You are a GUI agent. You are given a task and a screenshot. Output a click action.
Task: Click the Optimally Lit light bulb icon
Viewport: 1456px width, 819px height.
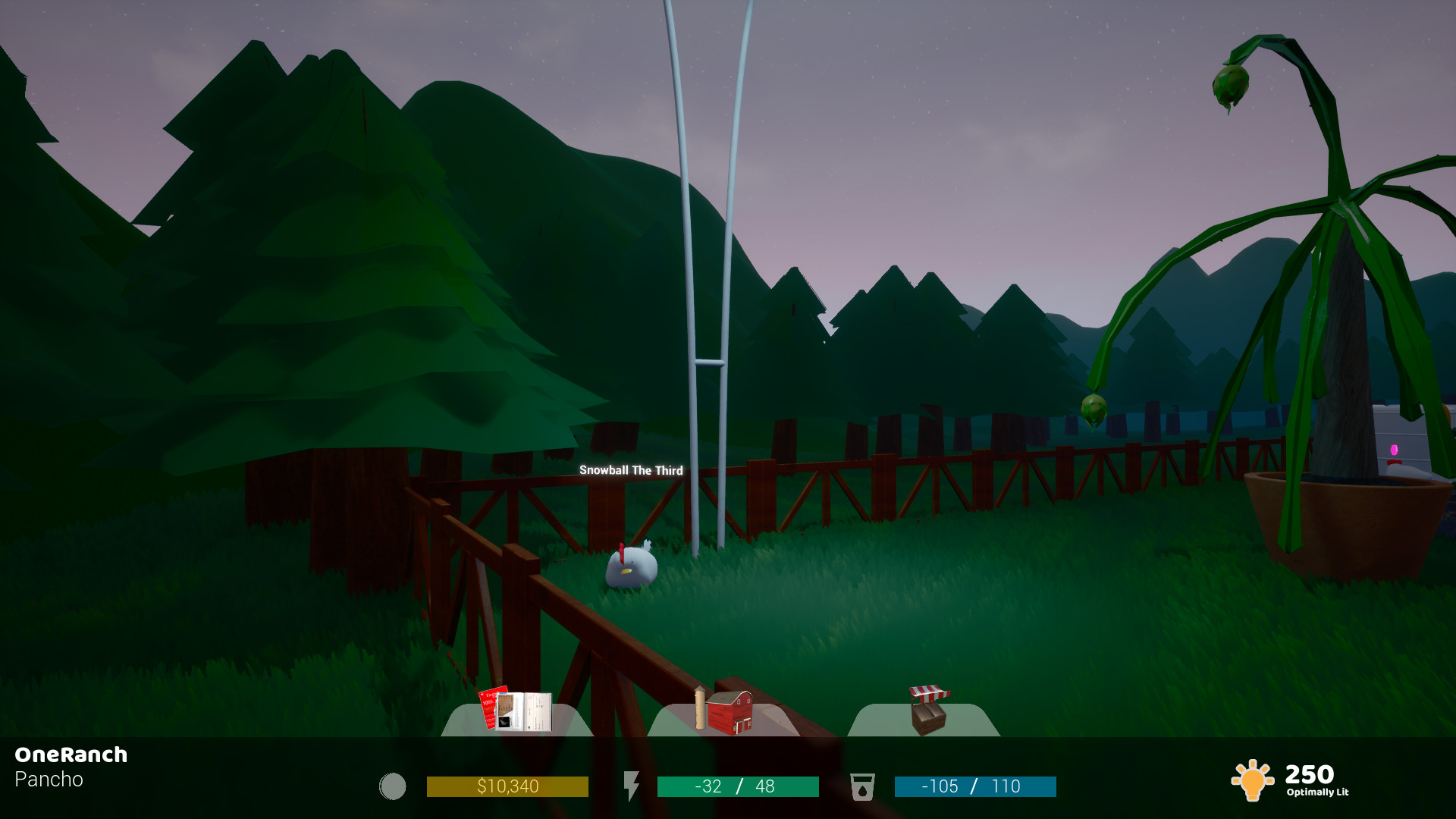[x=1254, y=779]
